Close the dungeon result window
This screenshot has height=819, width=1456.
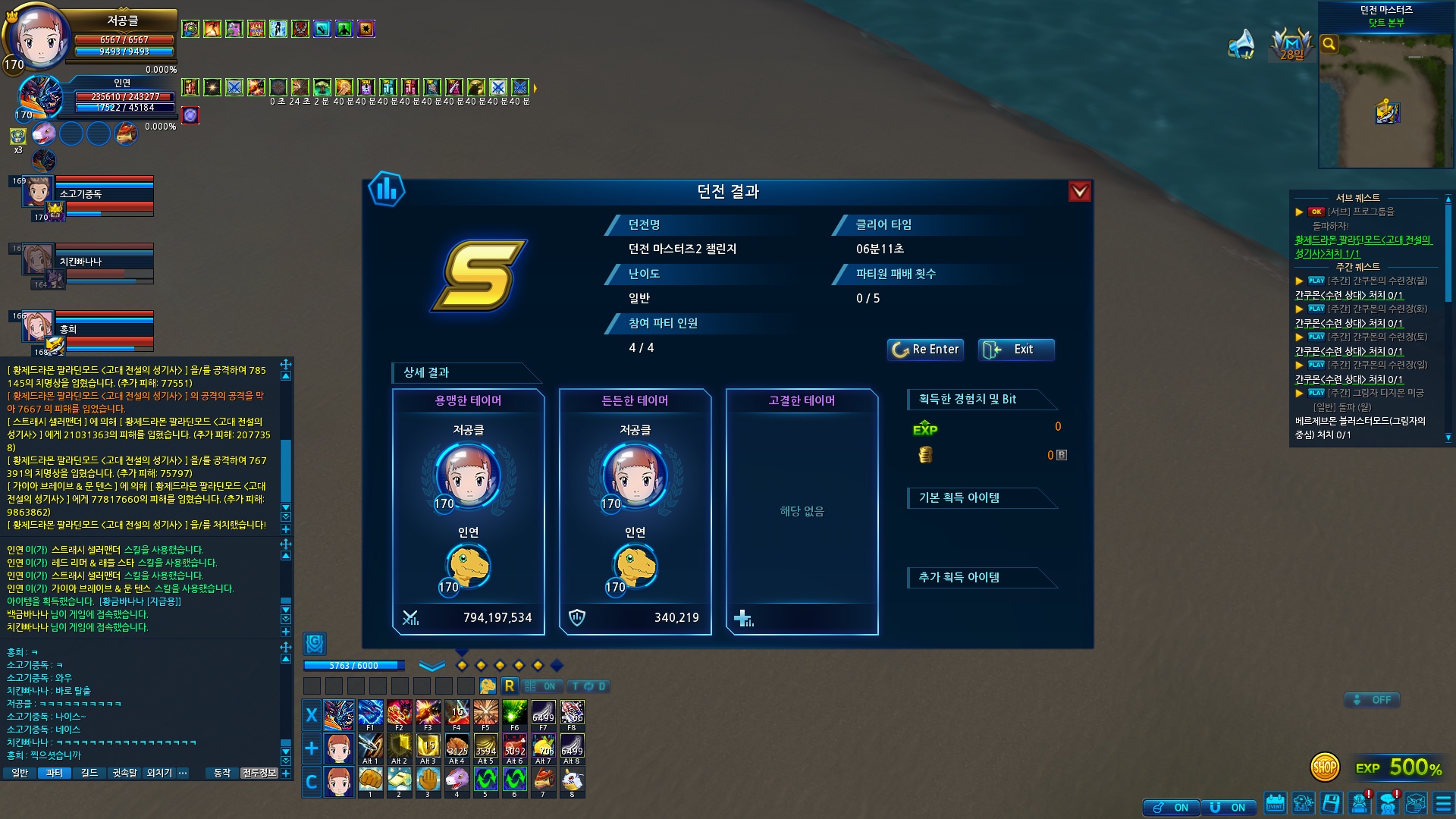[x=1079, y=192]
